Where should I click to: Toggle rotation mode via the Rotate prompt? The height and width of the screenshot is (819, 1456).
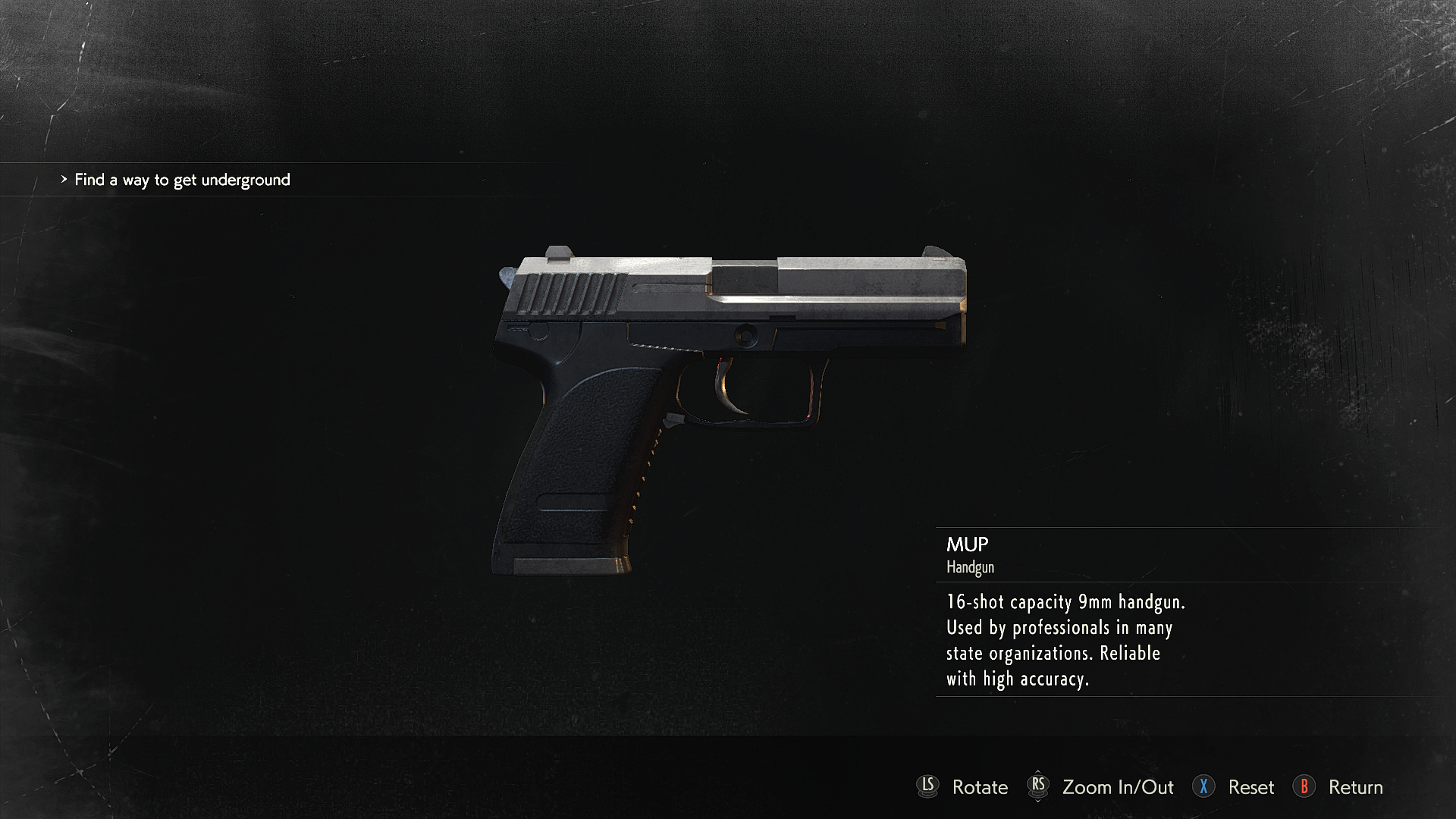click(980, 788)
